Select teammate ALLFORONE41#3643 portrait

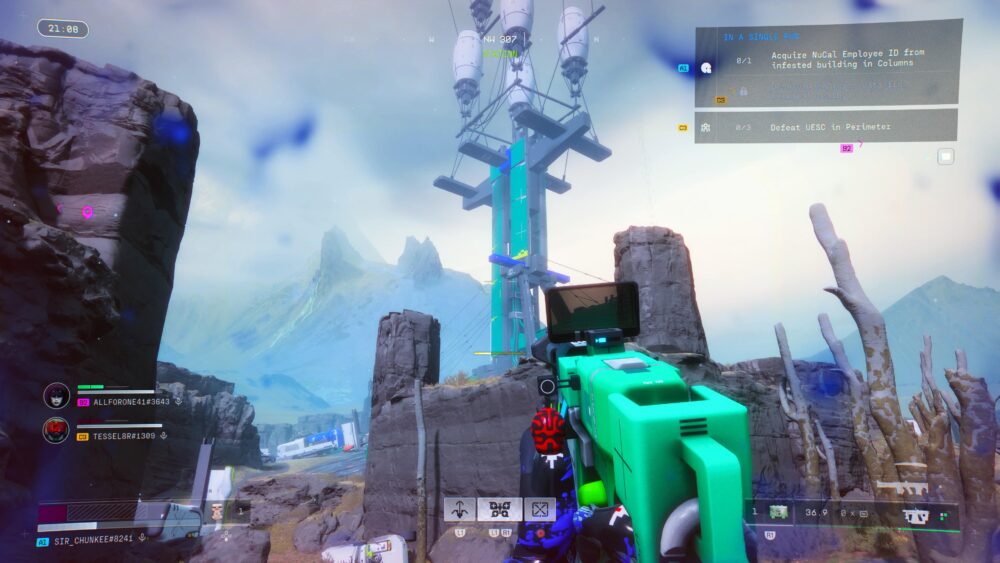click(x=56, y=395)
